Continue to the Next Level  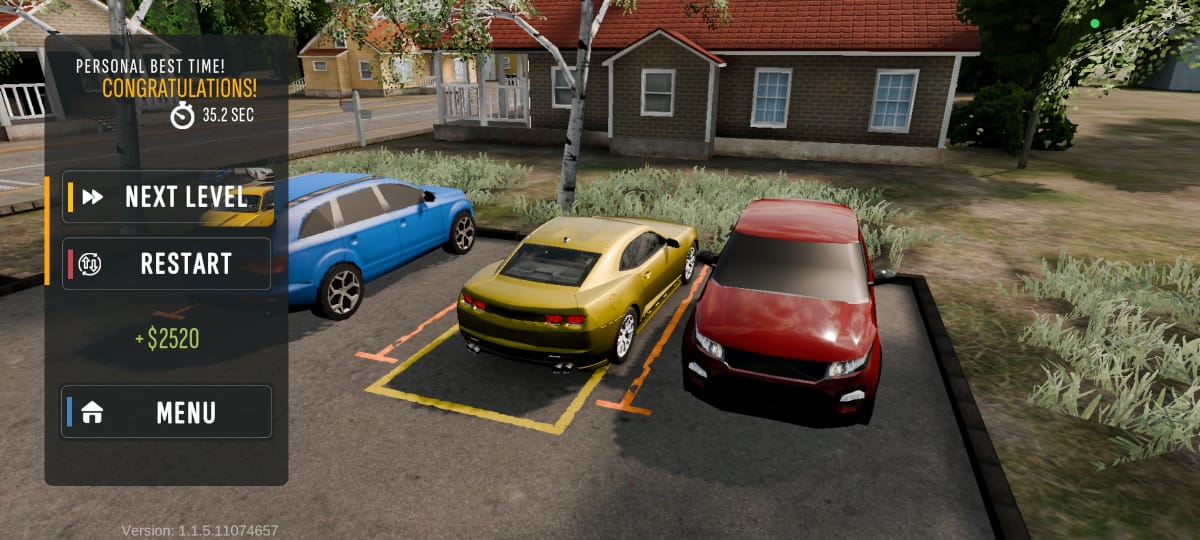pyautogui.click(x=167, y=197)
